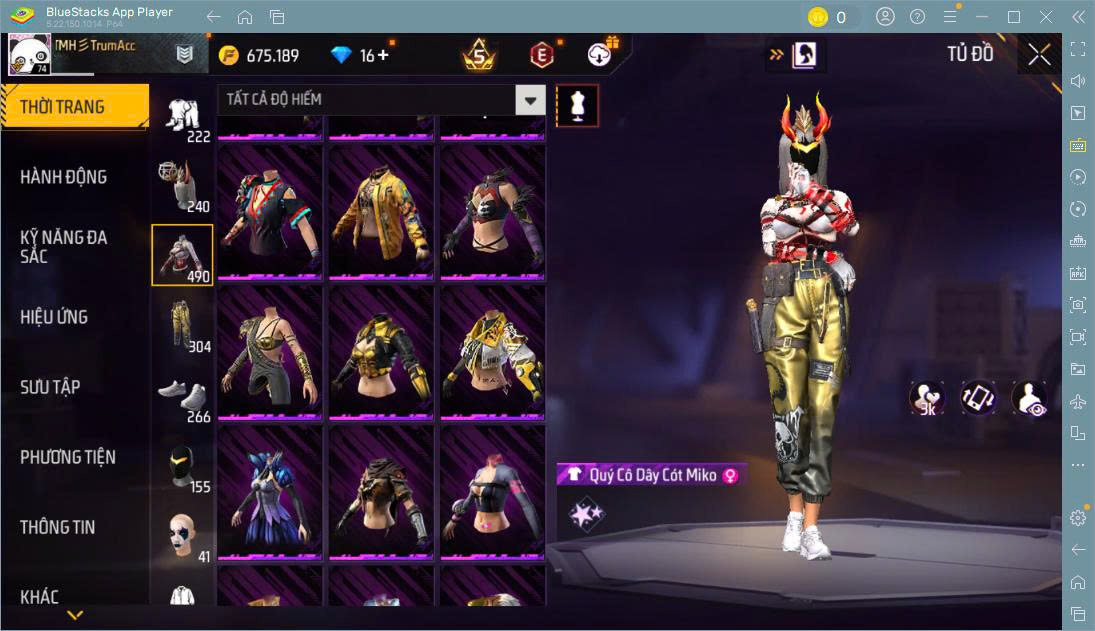Choose the shoes subcategory with 266 items

[182, 395]
